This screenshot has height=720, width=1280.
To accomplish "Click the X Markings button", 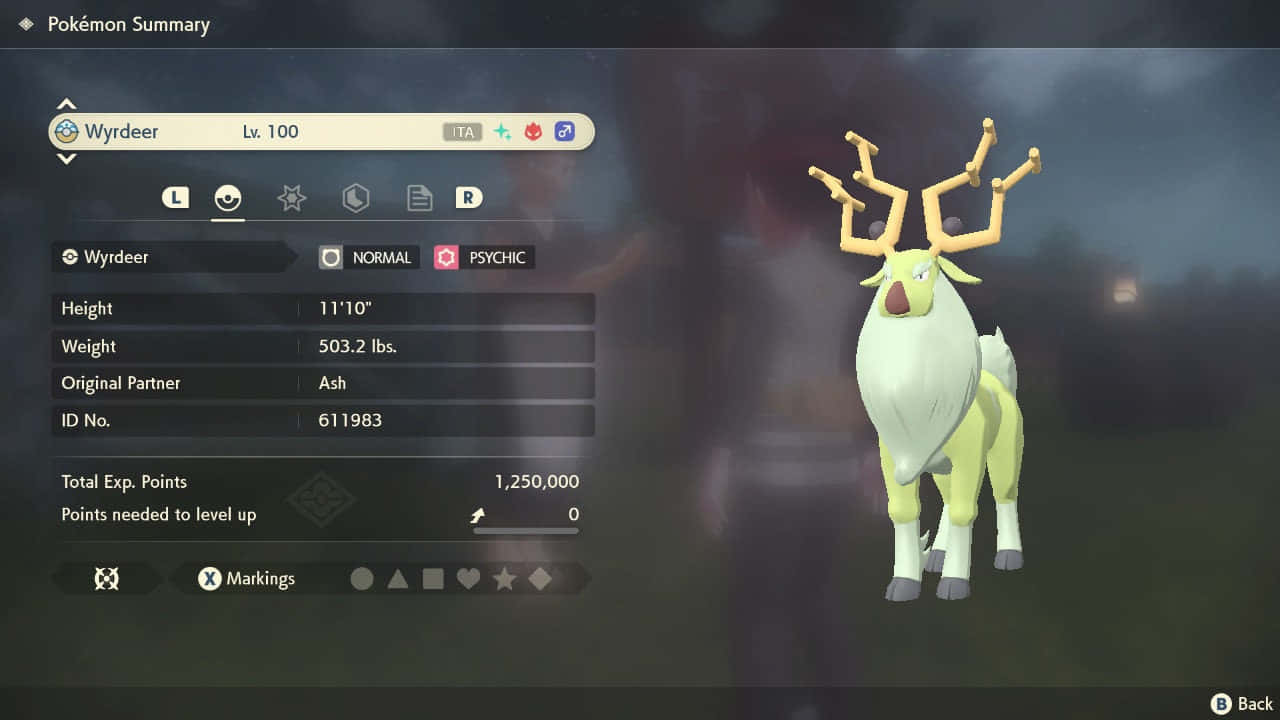I will coord(245,578).
